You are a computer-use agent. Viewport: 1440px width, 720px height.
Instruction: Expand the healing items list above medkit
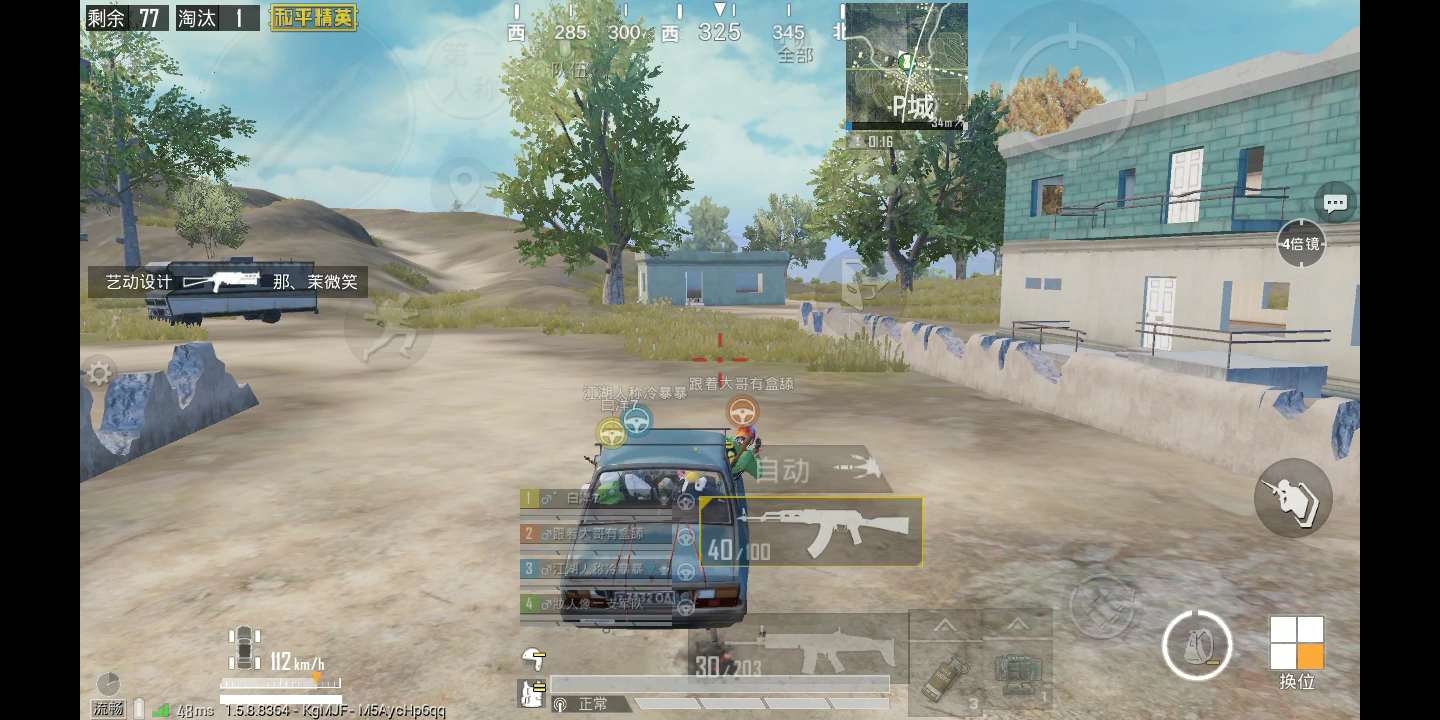[x=1017, y=626]
